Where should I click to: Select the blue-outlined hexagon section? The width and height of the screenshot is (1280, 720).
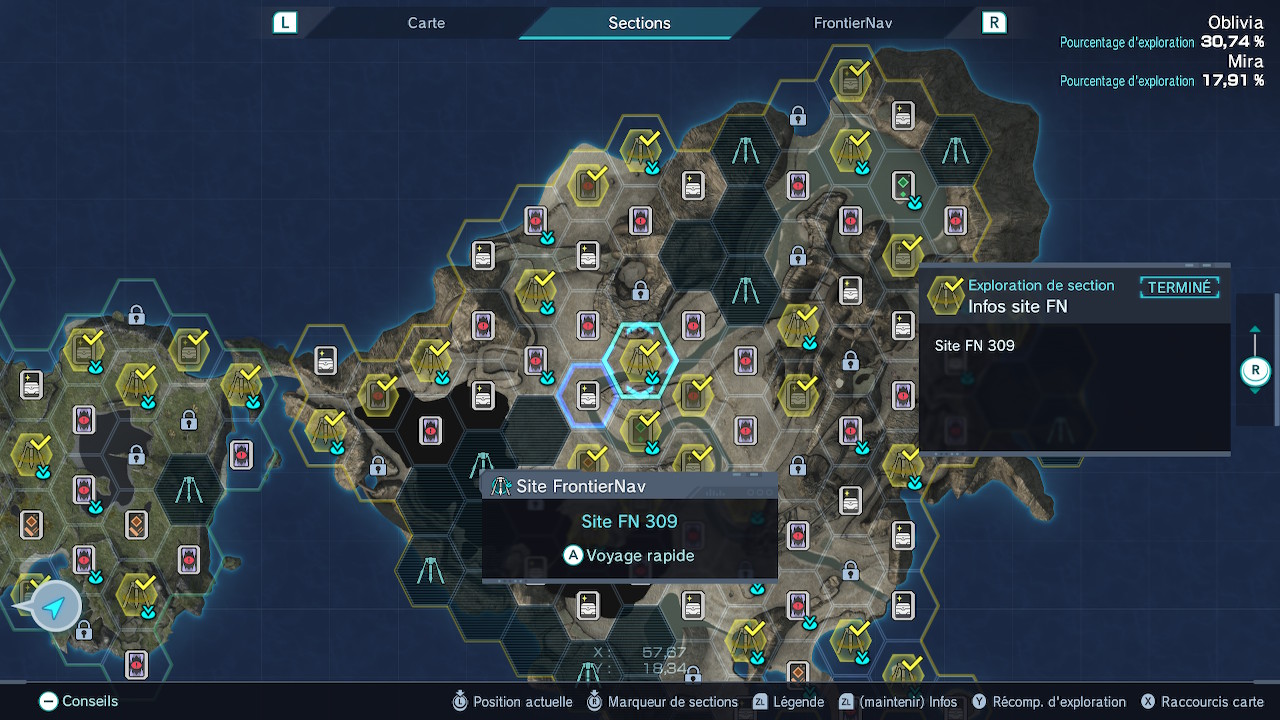click(587, 395)
